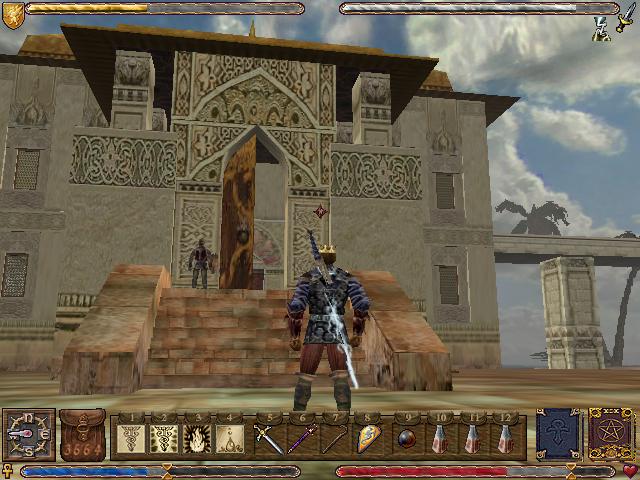The height and width of the screenshot is (480, 640).
Task: Use the potion bottle in slot 11
Action: click(472, 438)
